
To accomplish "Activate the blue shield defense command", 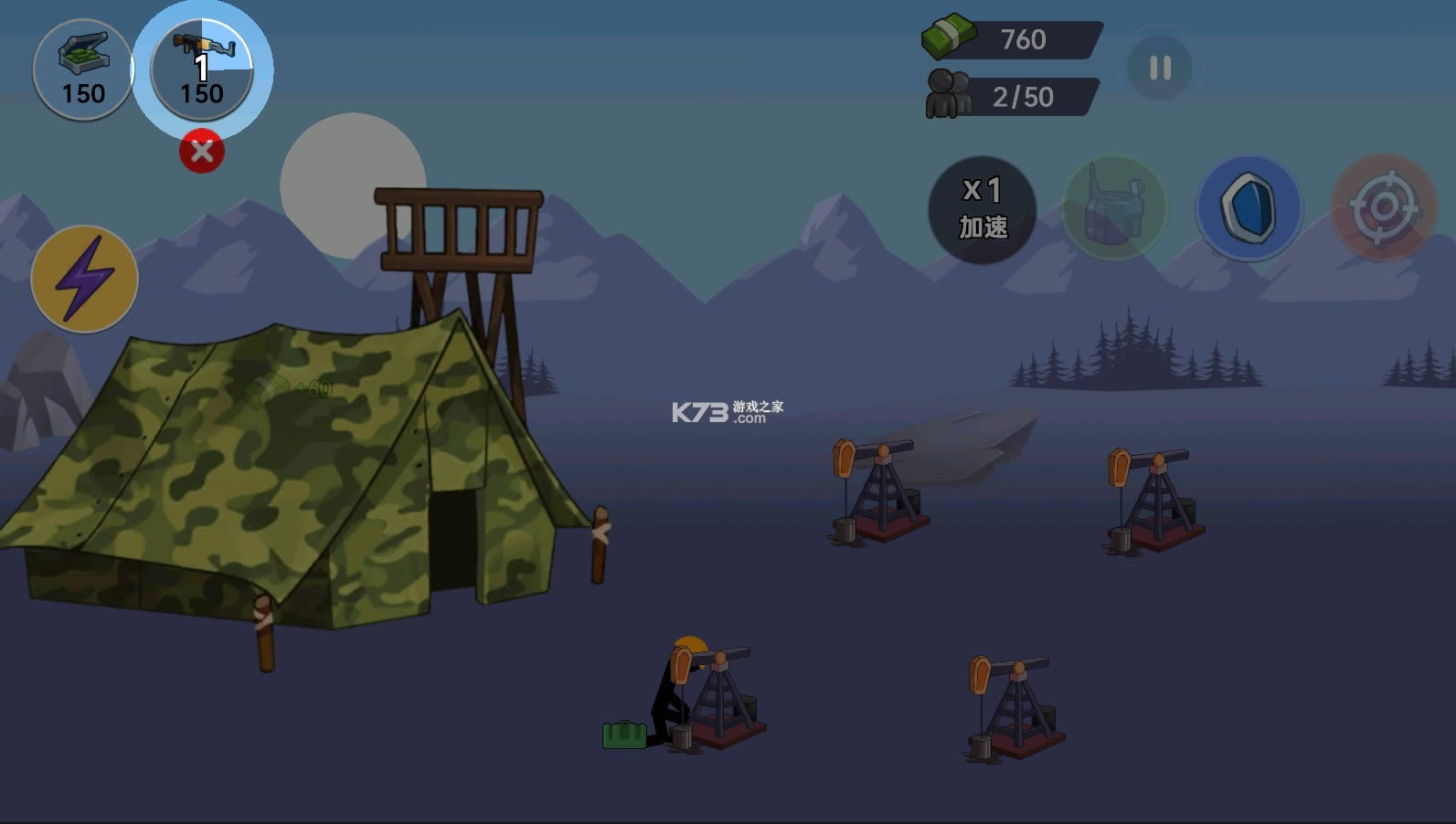I will (1249, 208).
